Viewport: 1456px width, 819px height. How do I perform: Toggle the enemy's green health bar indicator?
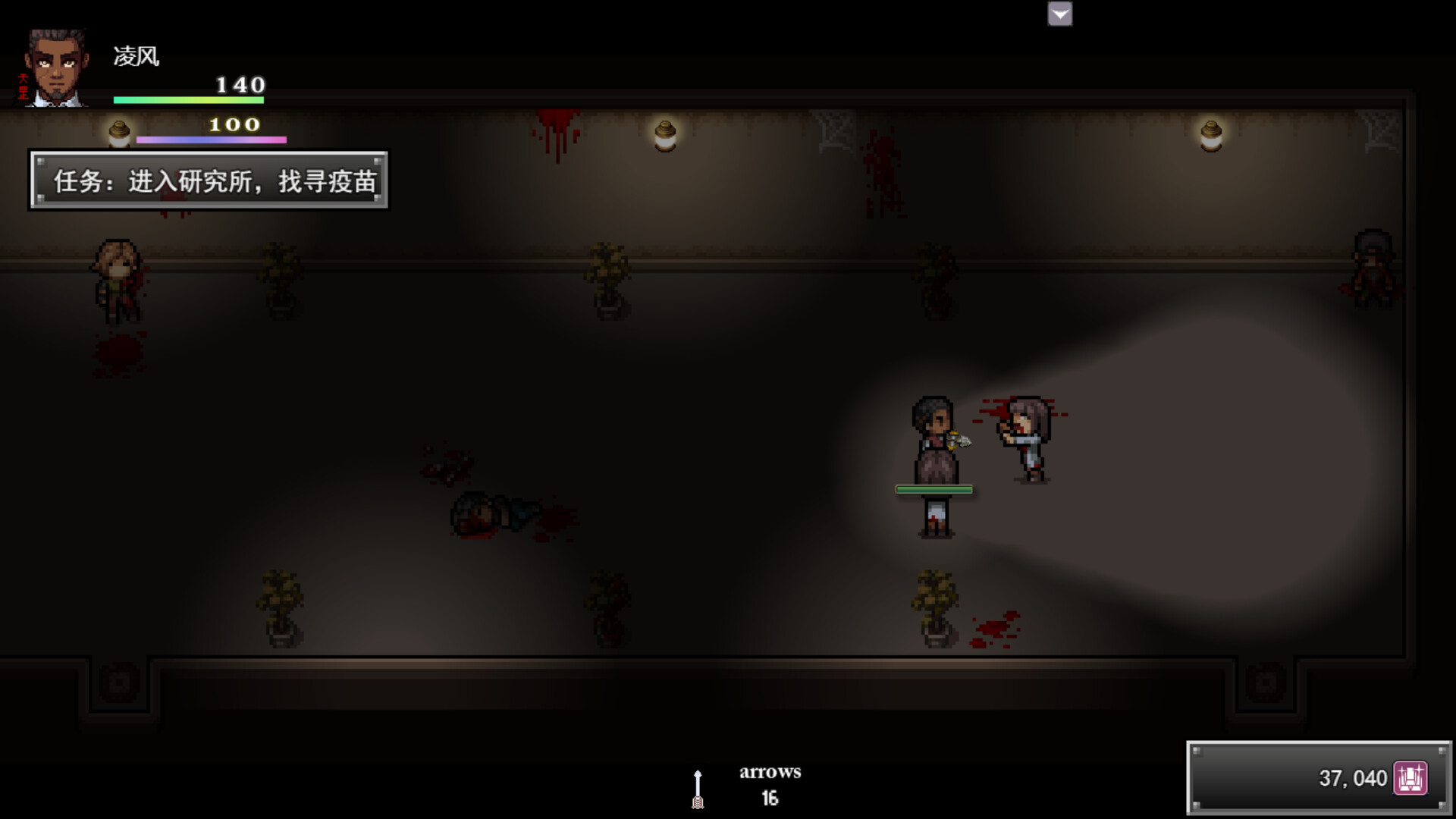934,489
